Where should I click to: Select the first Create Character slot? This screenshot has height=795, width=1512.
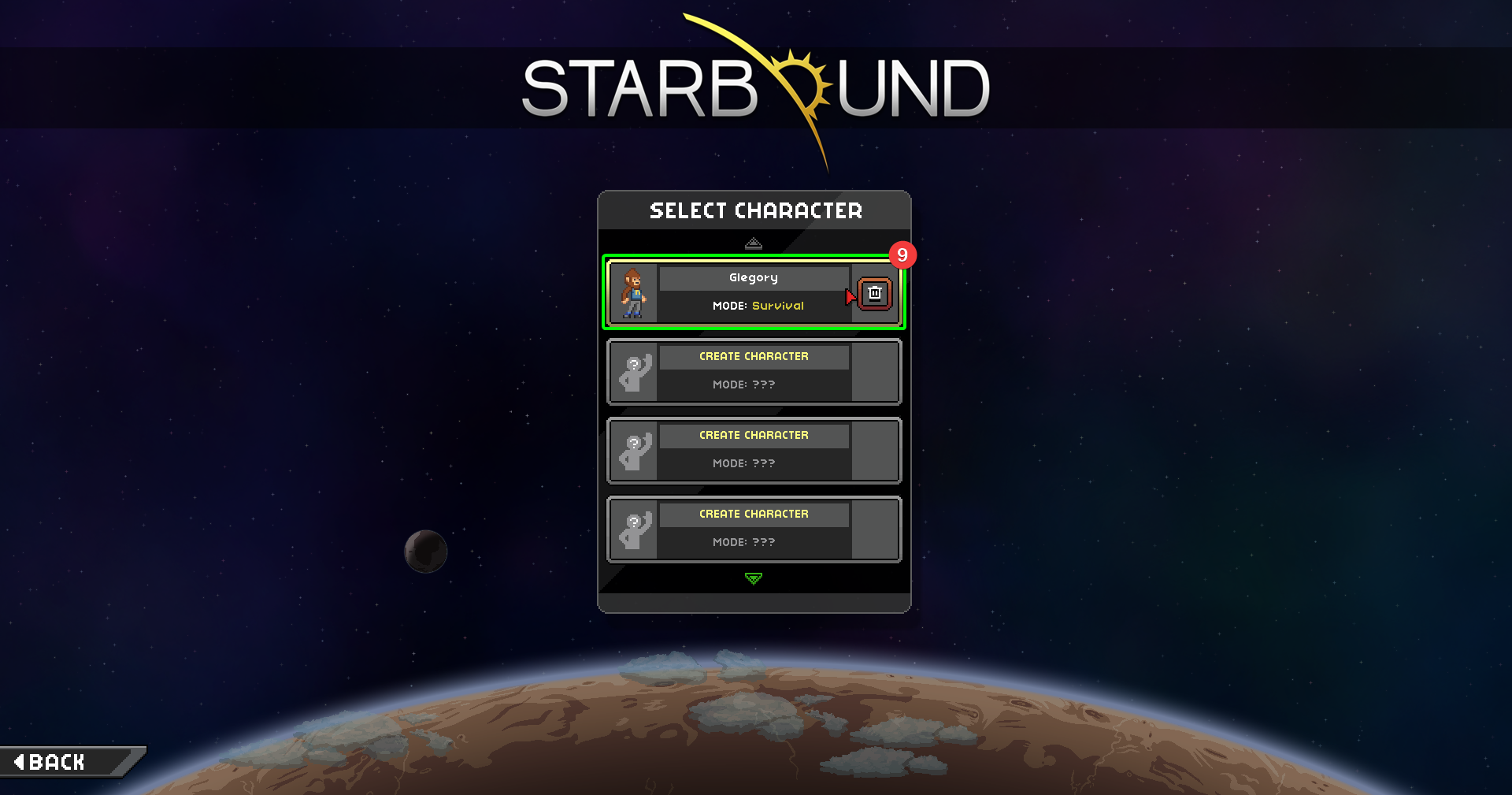754,371
